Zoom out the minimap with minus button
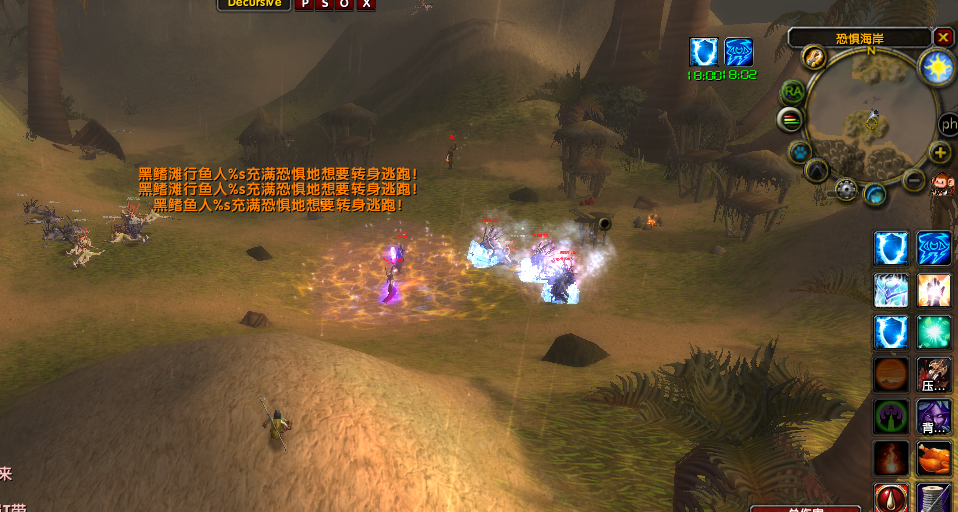The height and width of the screenshot is (512, 958). (914, 180)
